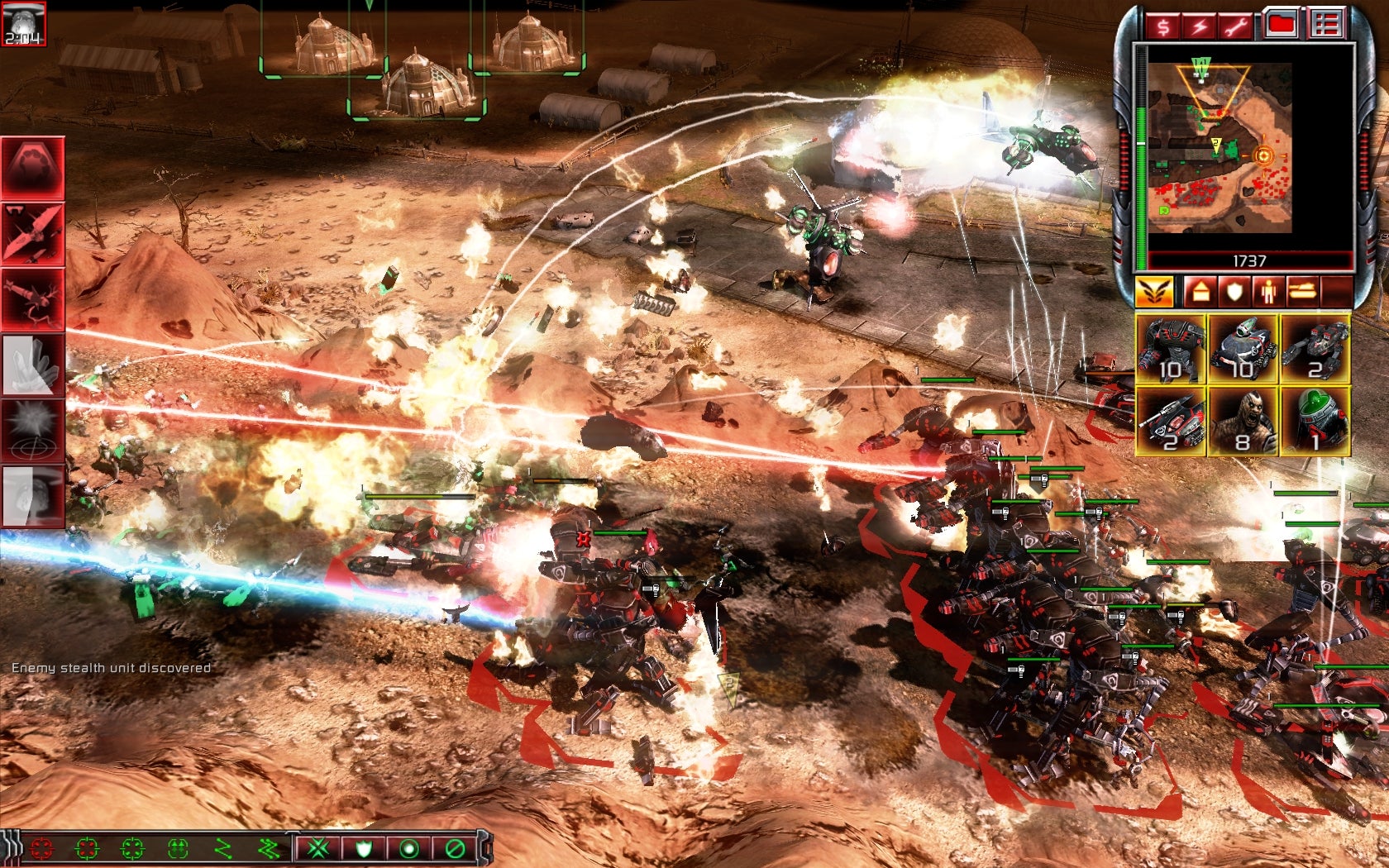The height and width of the screenshot is (868, 1389).
Task: Switch to the shield defenses tab
Action: [x=1234, y=292]
